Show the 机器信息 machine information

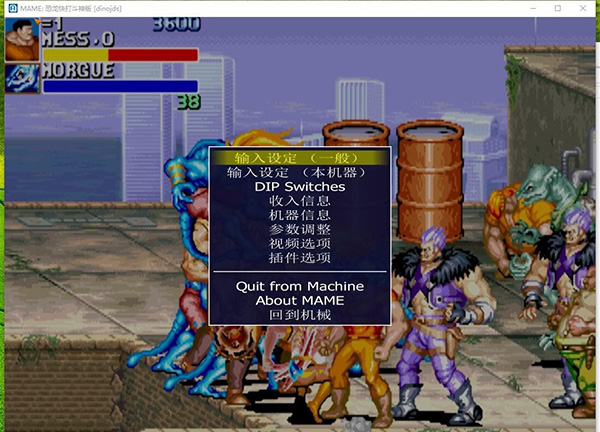(299, 215)
